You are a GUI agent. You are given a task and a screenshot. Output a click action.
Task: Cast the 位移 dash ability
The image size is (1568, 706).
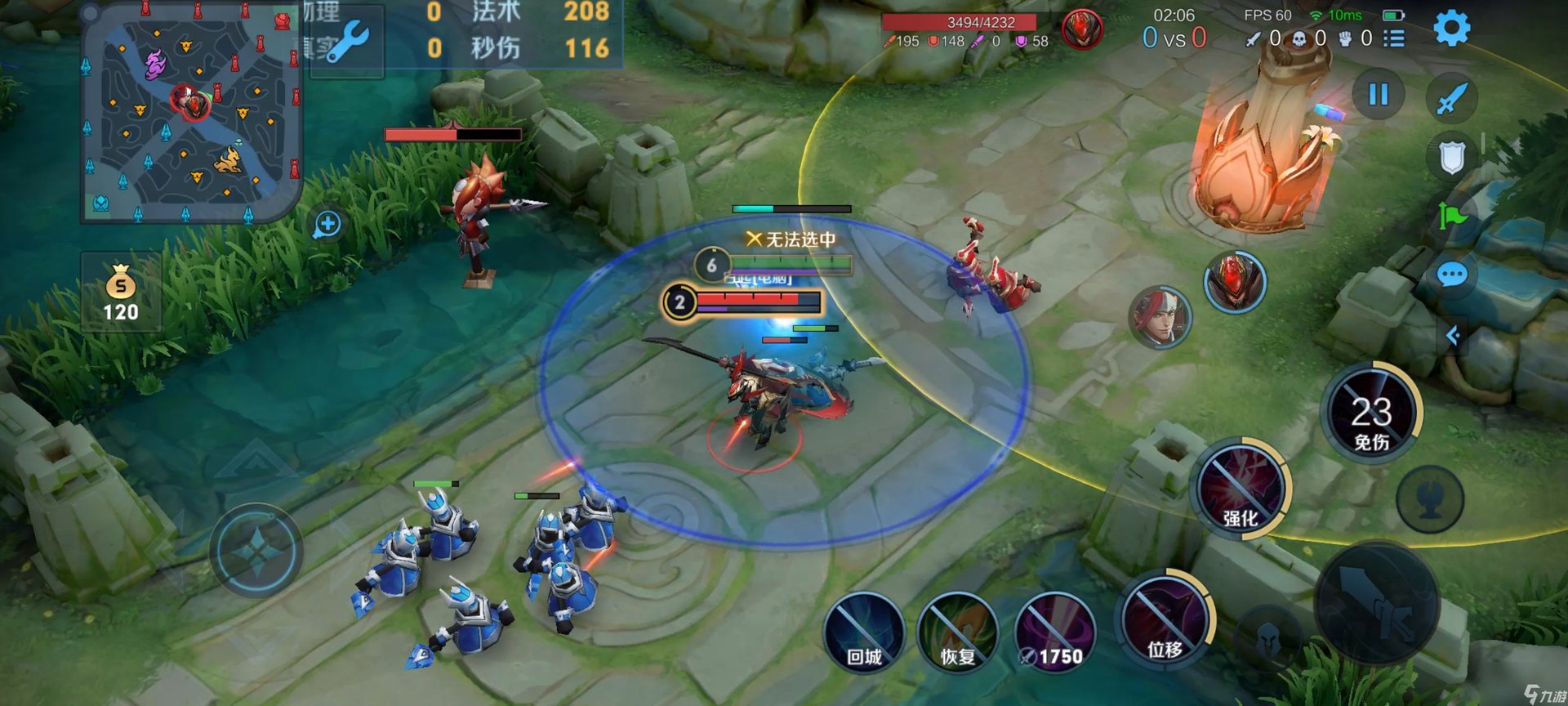(1164, 621)
